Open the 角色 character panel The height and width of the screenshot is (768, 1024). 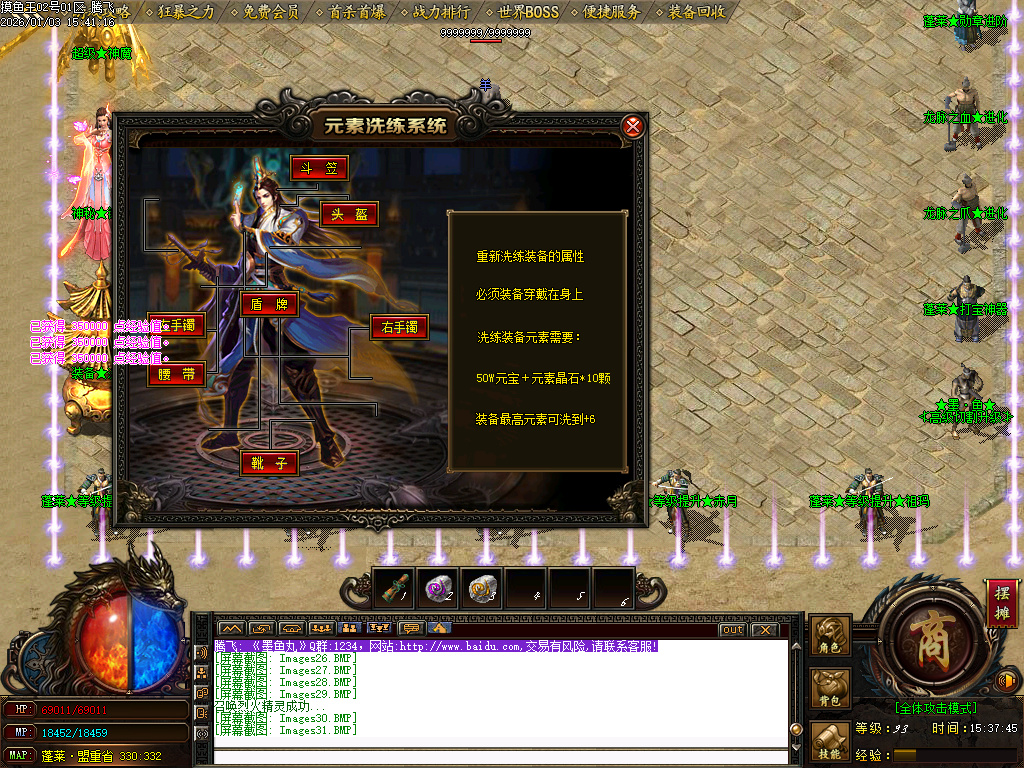coord(830,636)
